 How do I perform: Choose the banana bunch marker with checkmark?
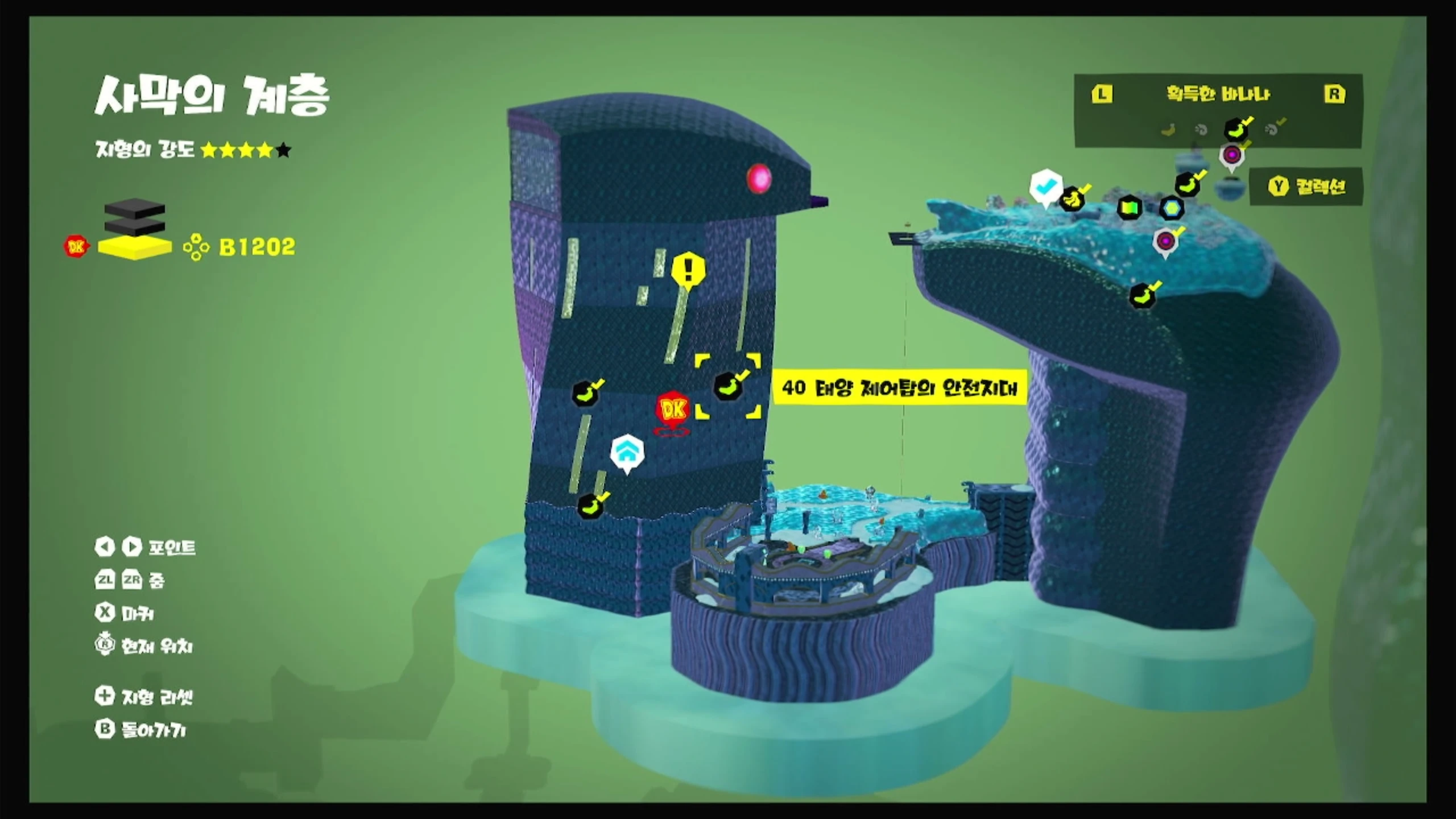pyautogui.click(x=1073, y=198)
